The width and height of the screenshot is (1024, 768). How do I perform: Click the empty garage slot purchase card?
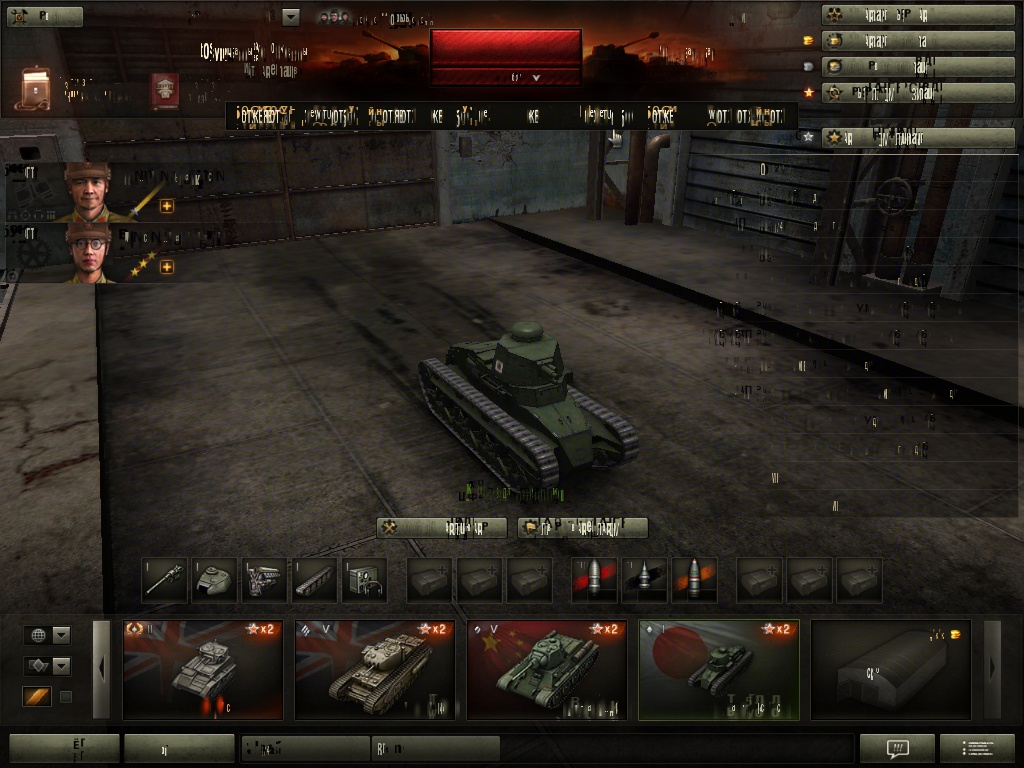890,669
